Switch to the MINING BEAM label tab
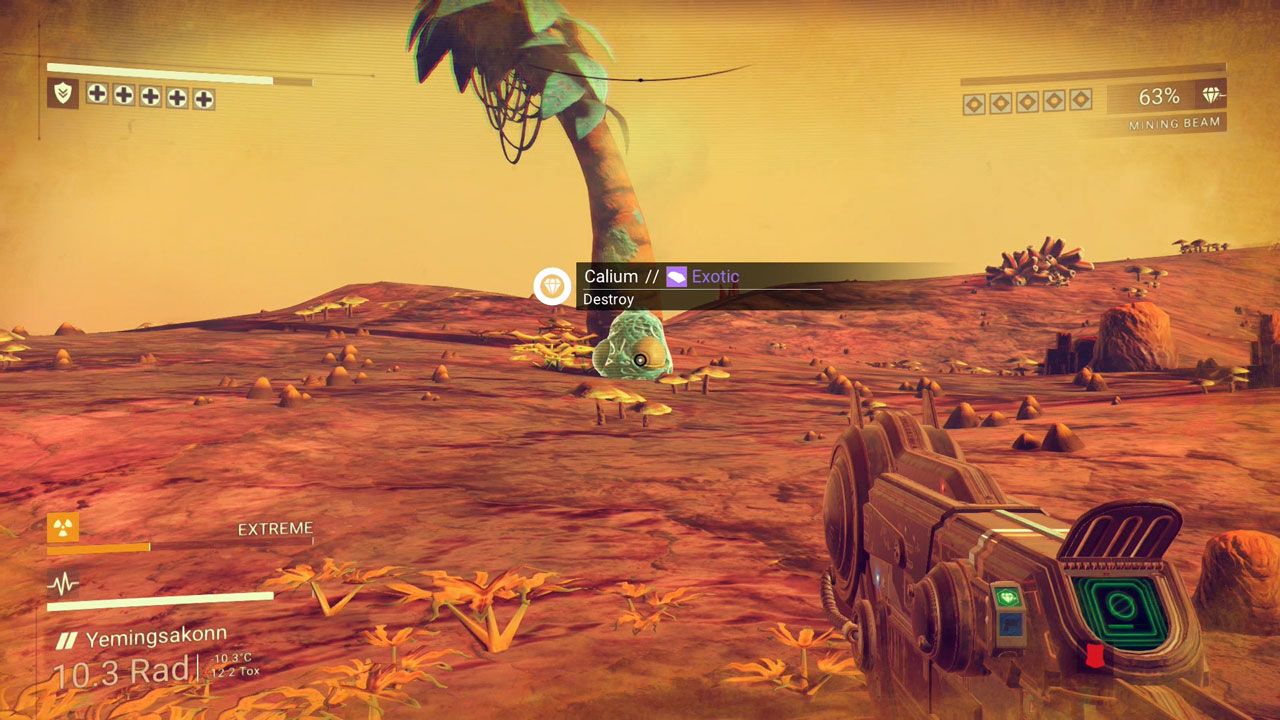Screen dimensions: 1280x720 pos(1176,122)
